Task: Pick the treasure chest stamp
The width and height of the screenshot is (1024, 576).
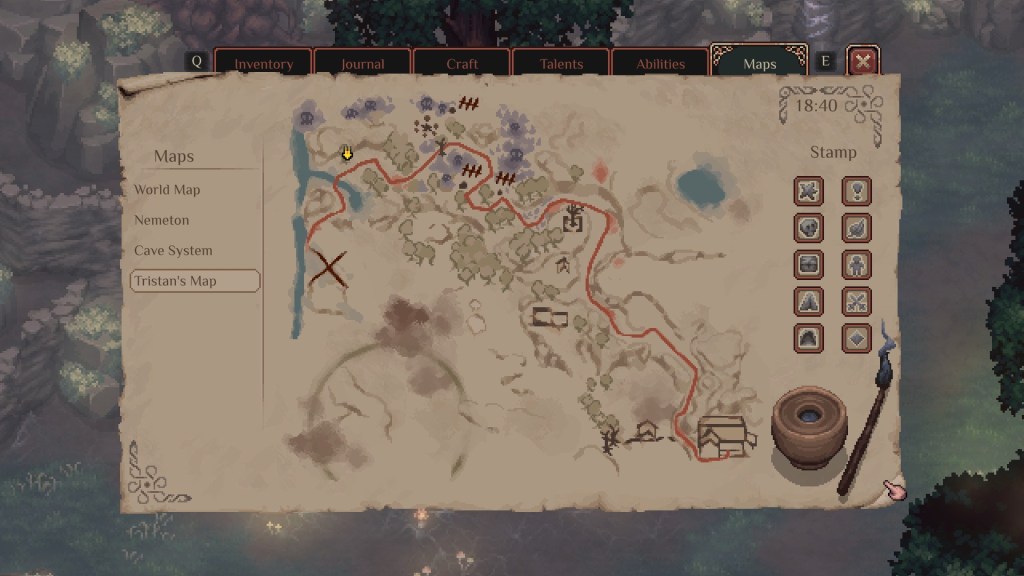Action: tap(809, 265)
